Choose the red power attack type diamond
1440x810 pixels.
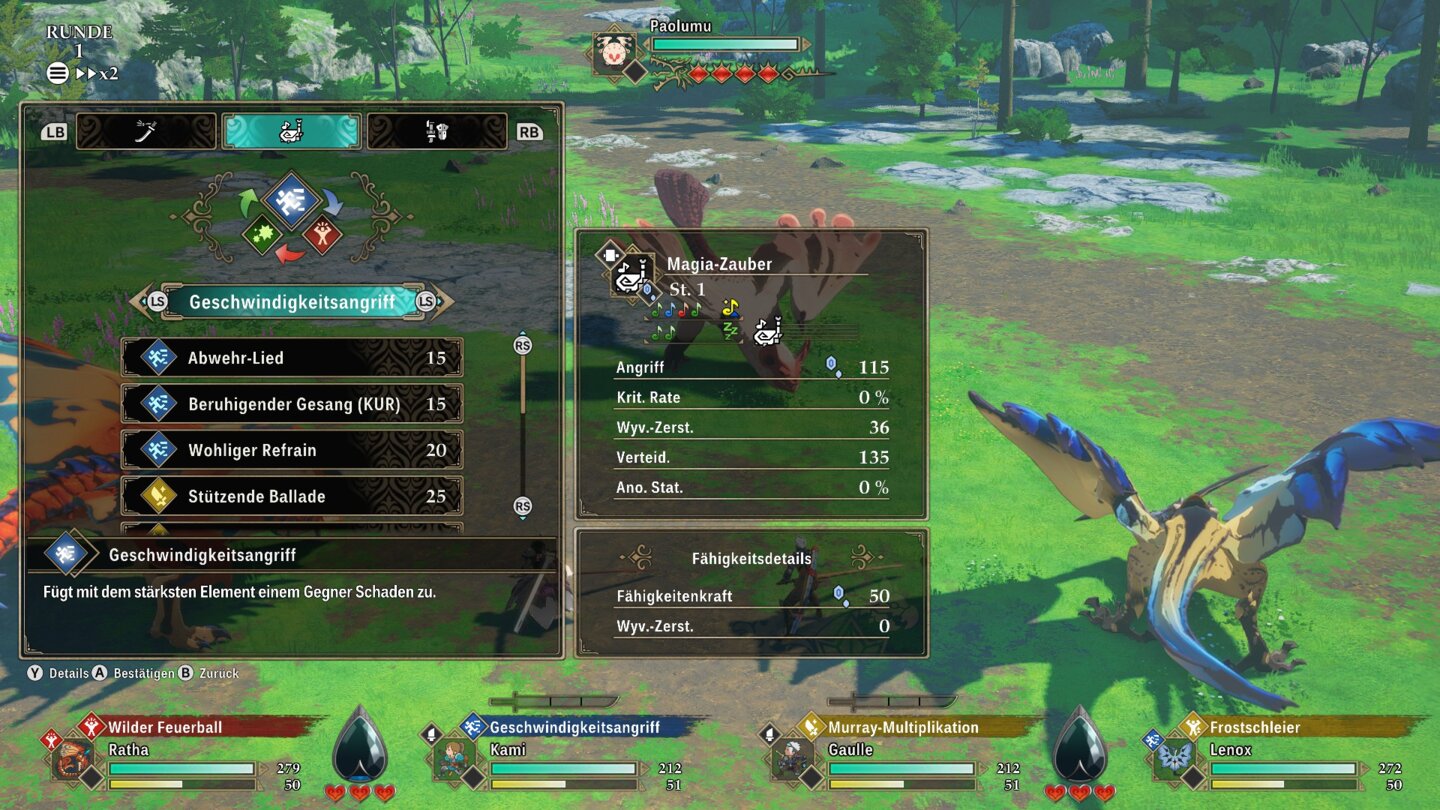(322, 235)
